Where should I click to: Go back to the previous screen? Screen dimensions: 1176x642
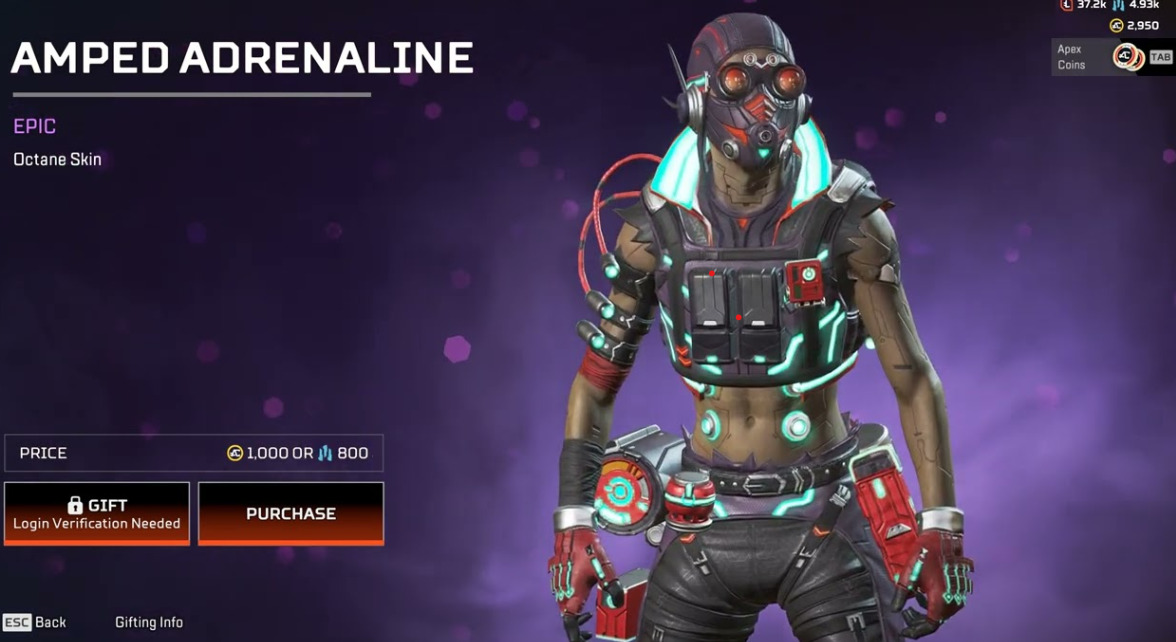[35, 622]
